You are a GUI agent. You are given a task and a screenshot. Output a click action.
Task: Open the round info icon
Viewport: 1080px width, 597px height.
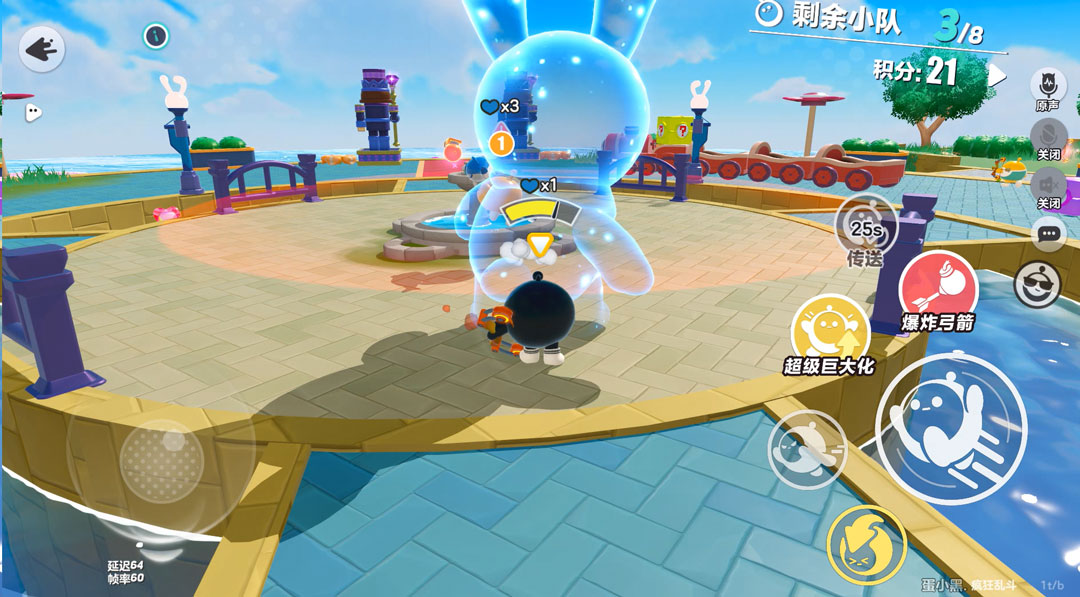[155, 36]
